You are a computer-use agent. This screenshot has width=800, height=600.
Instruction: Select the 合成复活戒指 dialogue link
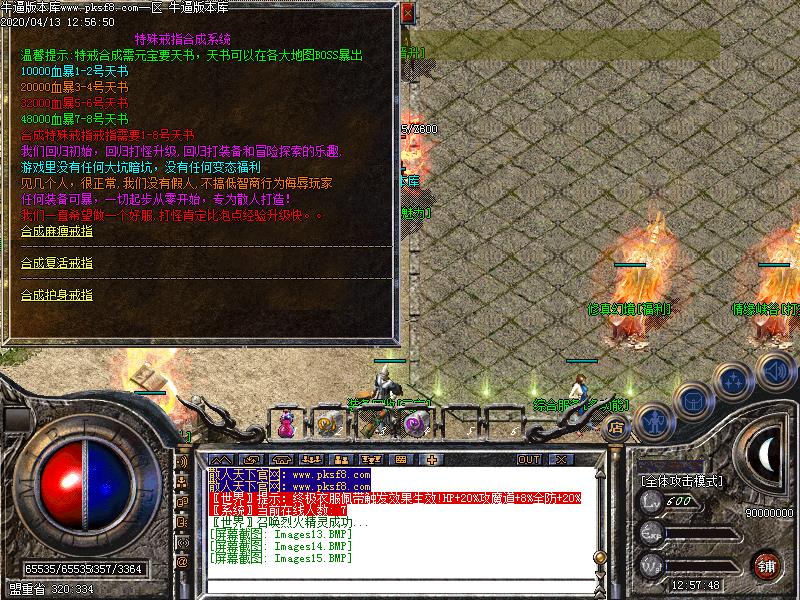57,262
